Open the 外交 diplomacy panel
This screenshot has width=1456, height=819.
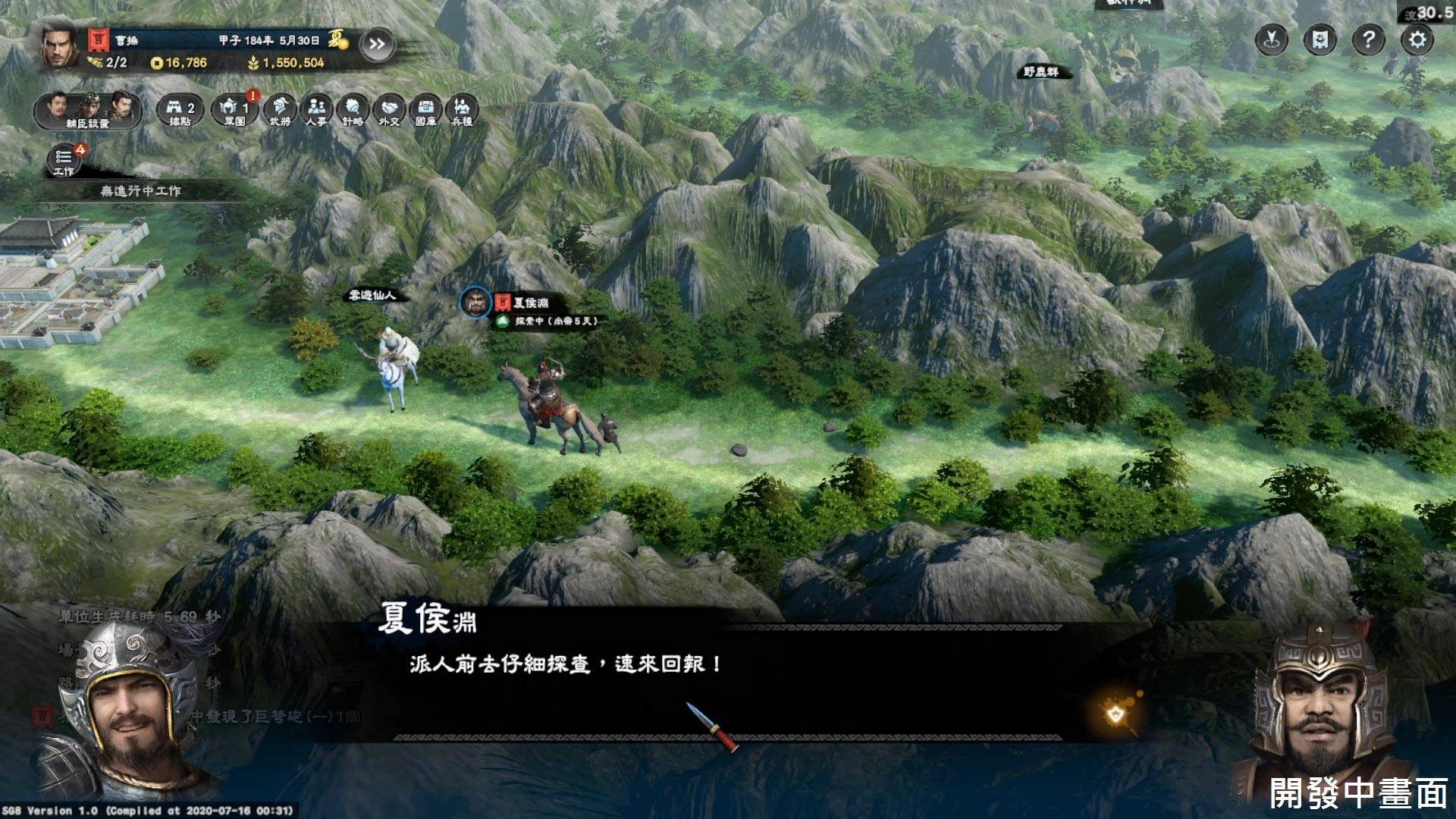[x=389, y=111]
